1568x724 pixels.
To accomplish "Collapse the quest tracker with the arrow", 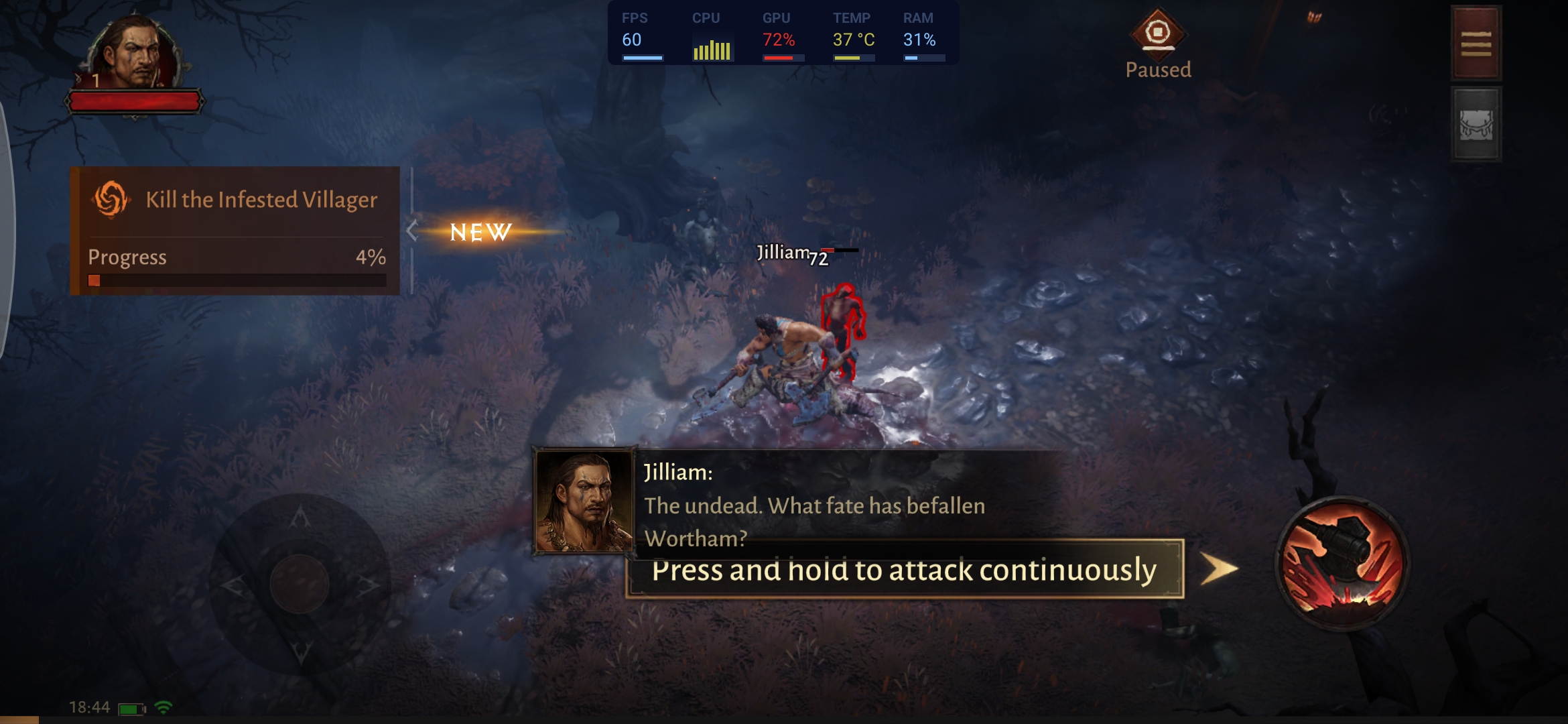I will coord(412,231).
